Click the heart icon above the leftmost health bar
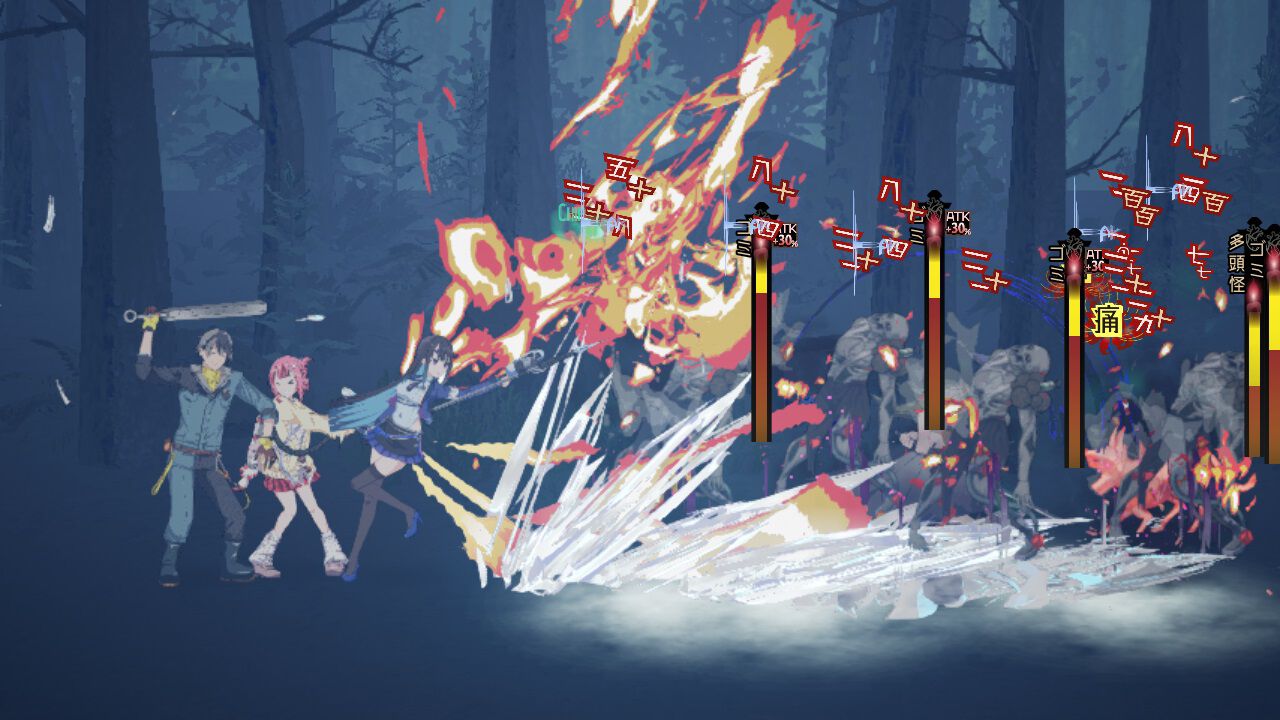 pyautogui.click(x=761, y=210)
